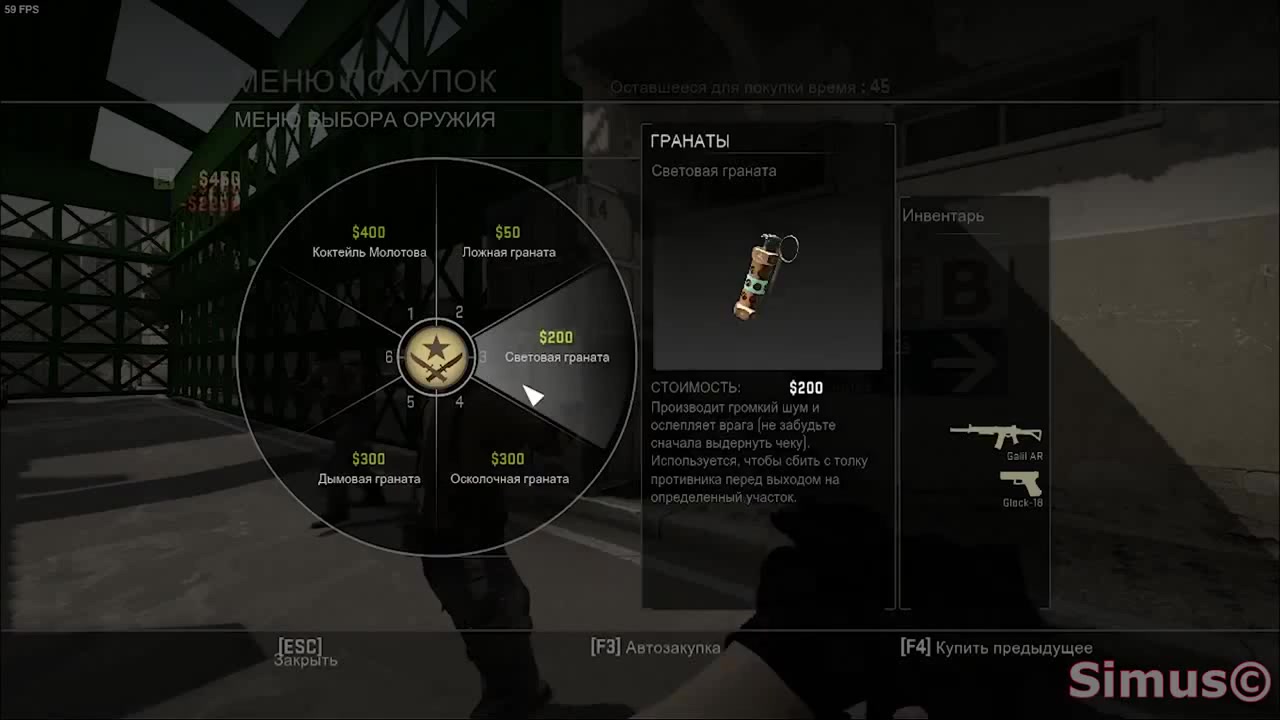Click the center crossed-knives emblem
The height and width of the screenshot is (720, 1280).
436,357
